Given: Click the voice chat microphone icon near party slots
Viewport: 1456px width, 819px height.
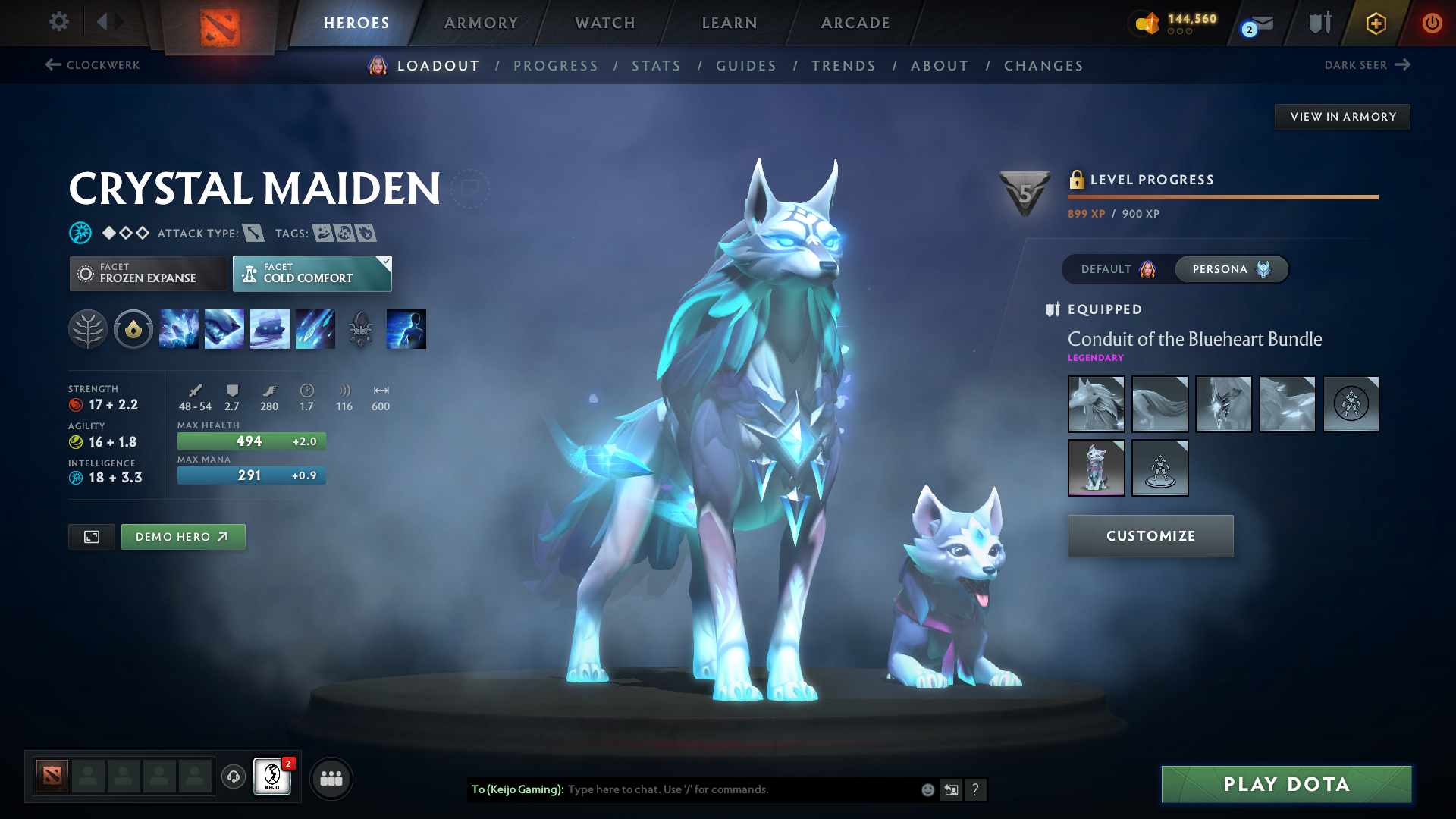Looking at the screenshot, I should pyautogui.click(x=233, y=777).
